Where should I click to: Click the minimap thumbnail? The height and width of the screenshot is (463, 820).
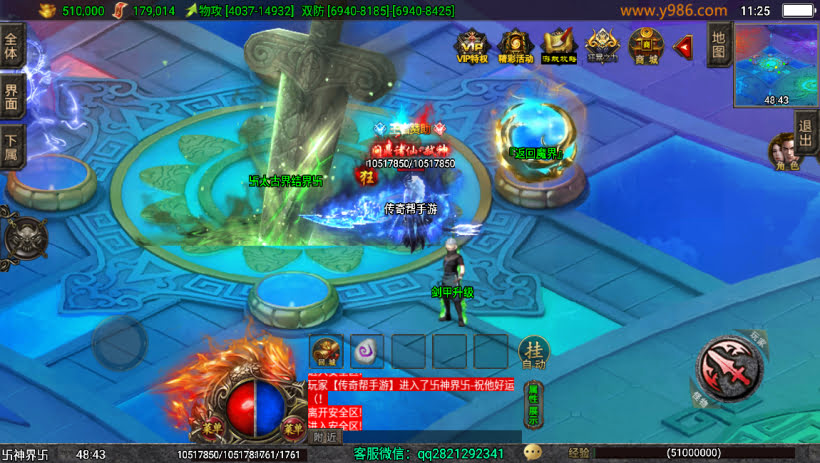776,66
